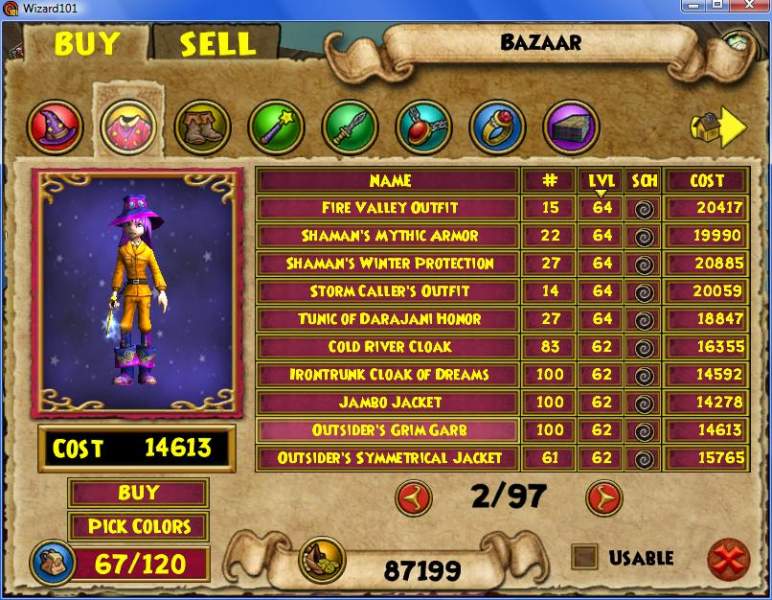The height and width of the screenshot is (600, 772).
Task: Show the athames category
Action: pyautogui.click(x=350, y=127)
